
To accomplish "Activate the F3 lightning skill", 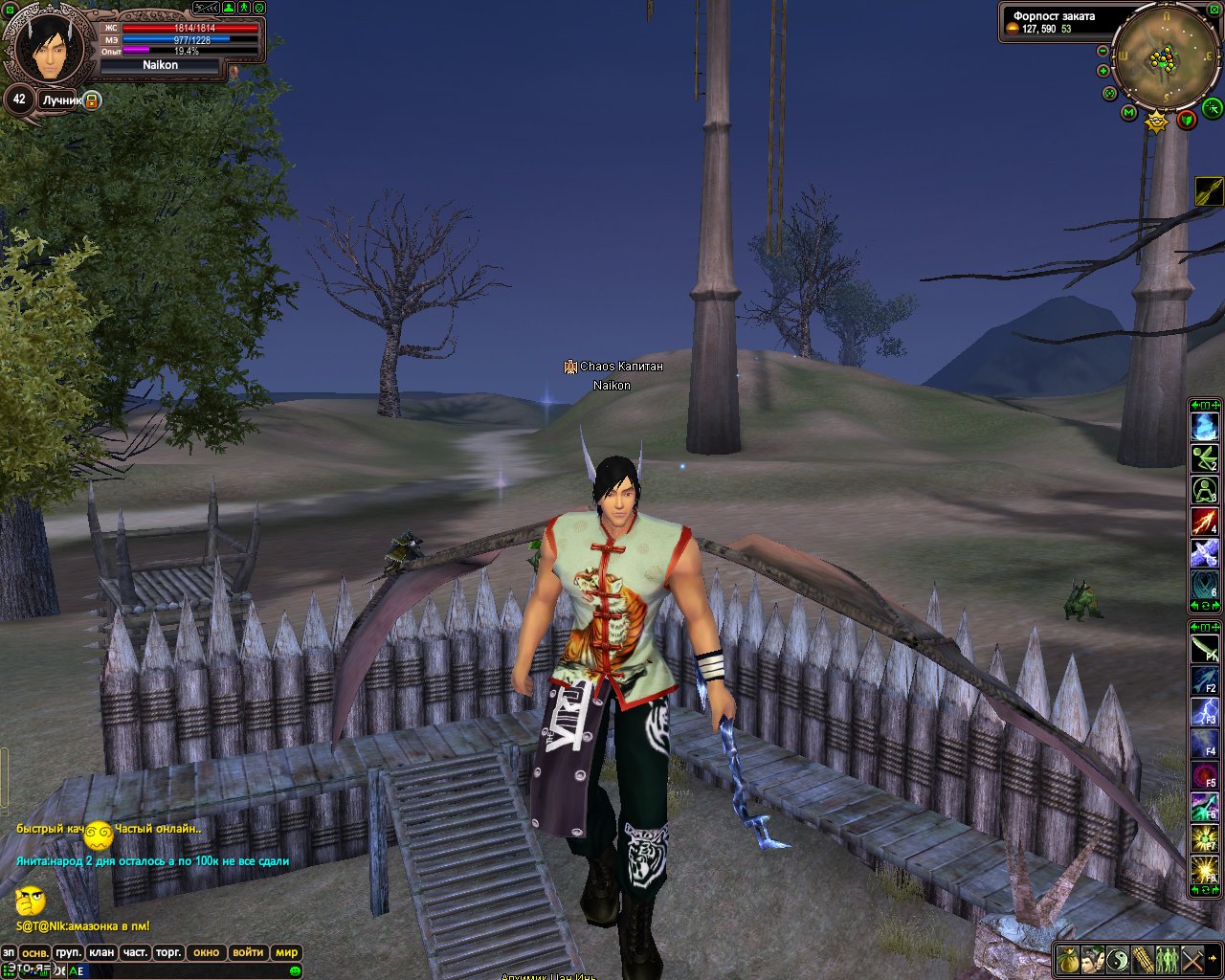I will coord(1204,713).
